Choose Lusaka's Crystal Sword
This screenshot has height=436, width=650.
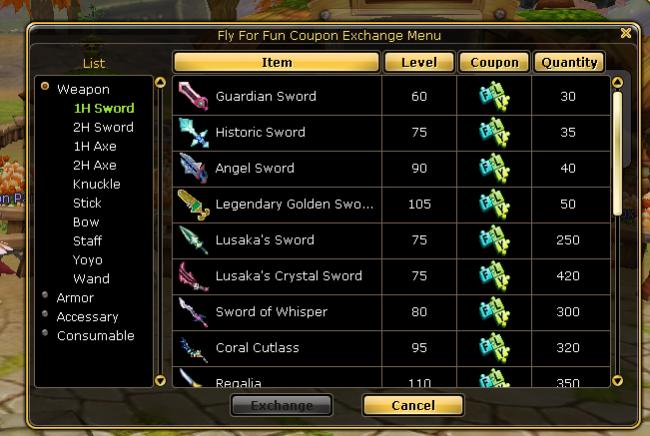(288, 276)
